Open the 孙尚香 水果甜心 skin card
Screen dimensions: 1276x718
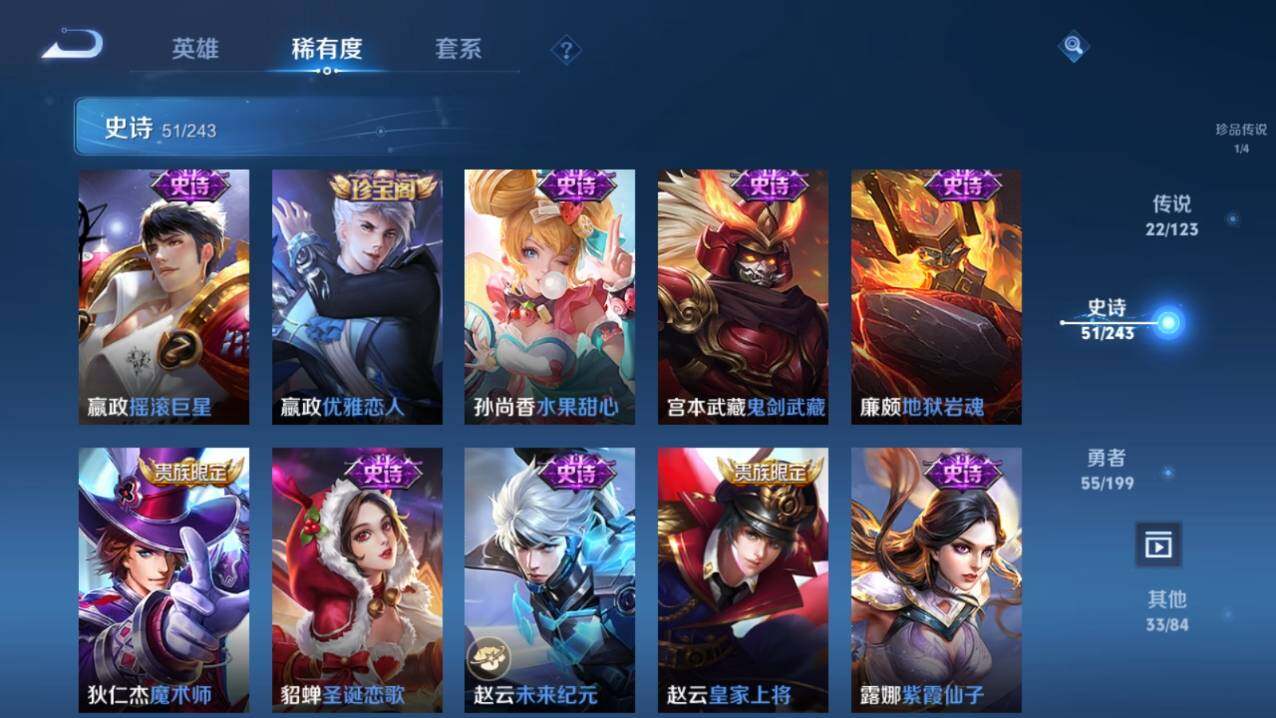(549, 296)
